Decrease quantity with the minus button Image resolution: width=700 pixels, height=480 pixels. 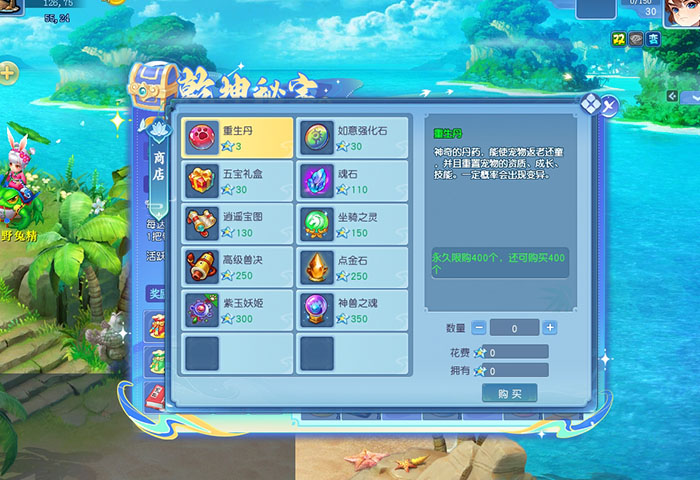[479, 328]
